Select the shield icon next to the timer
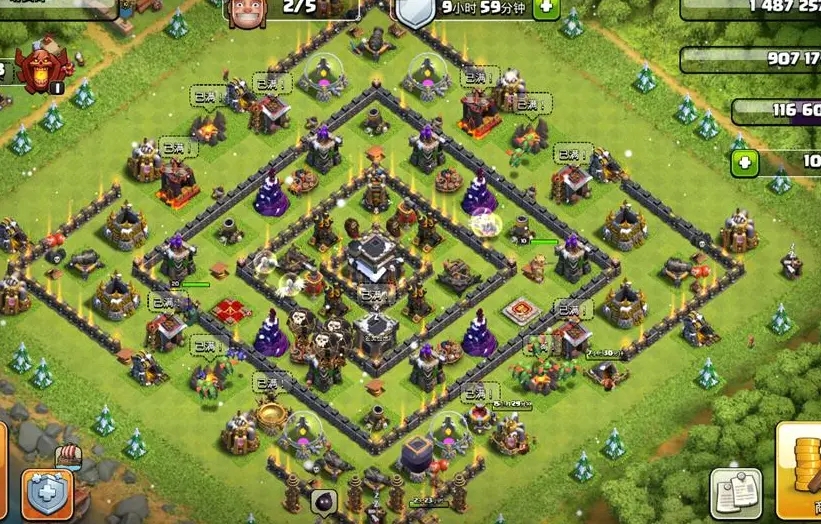This screenshot has height=524, width=821. (x=413, y=10)
